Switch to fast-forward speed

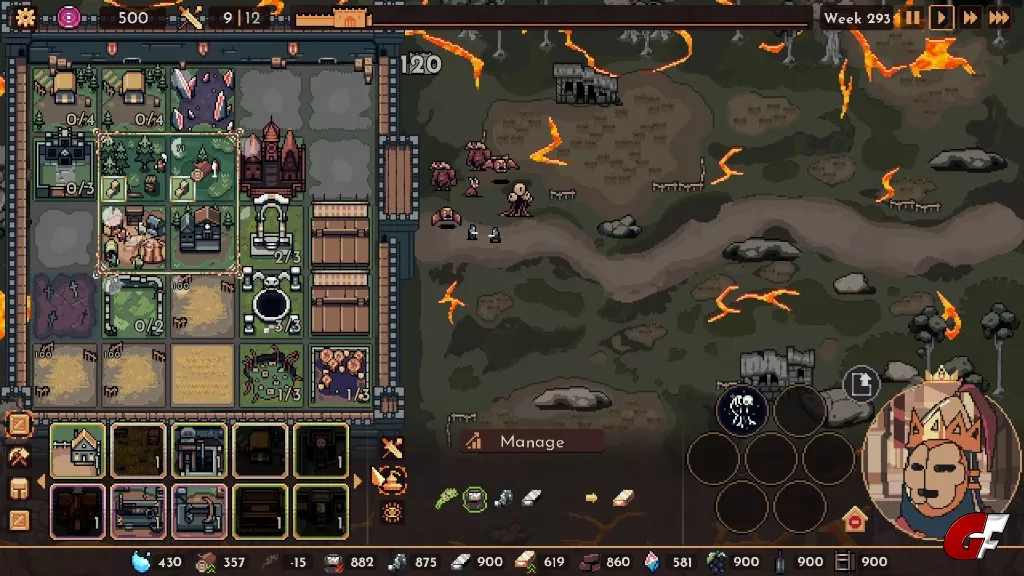(x=969, y=17)
